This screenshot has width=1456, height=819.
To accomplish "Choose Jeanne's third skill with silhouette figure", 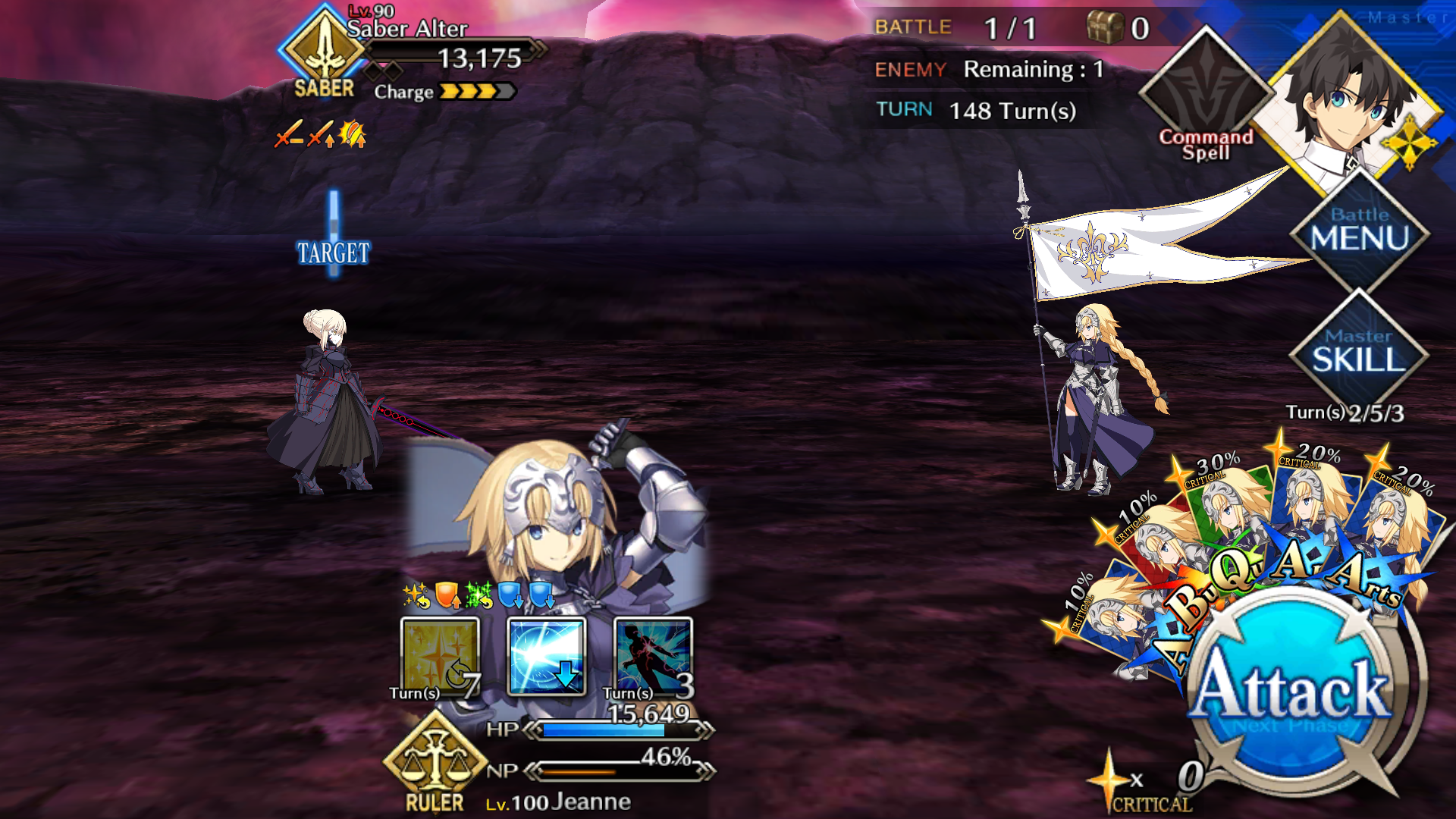I will tap(653, 657).
